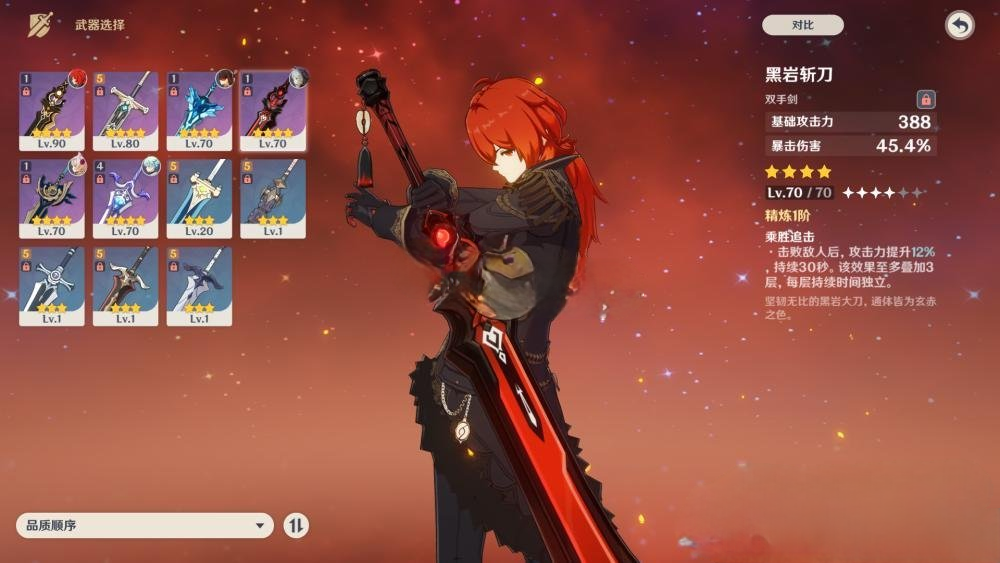Image resolution: width=1000 pixels, height=563 pixels.
Task: Return using the back arrow button
Action: pos(959,25)
